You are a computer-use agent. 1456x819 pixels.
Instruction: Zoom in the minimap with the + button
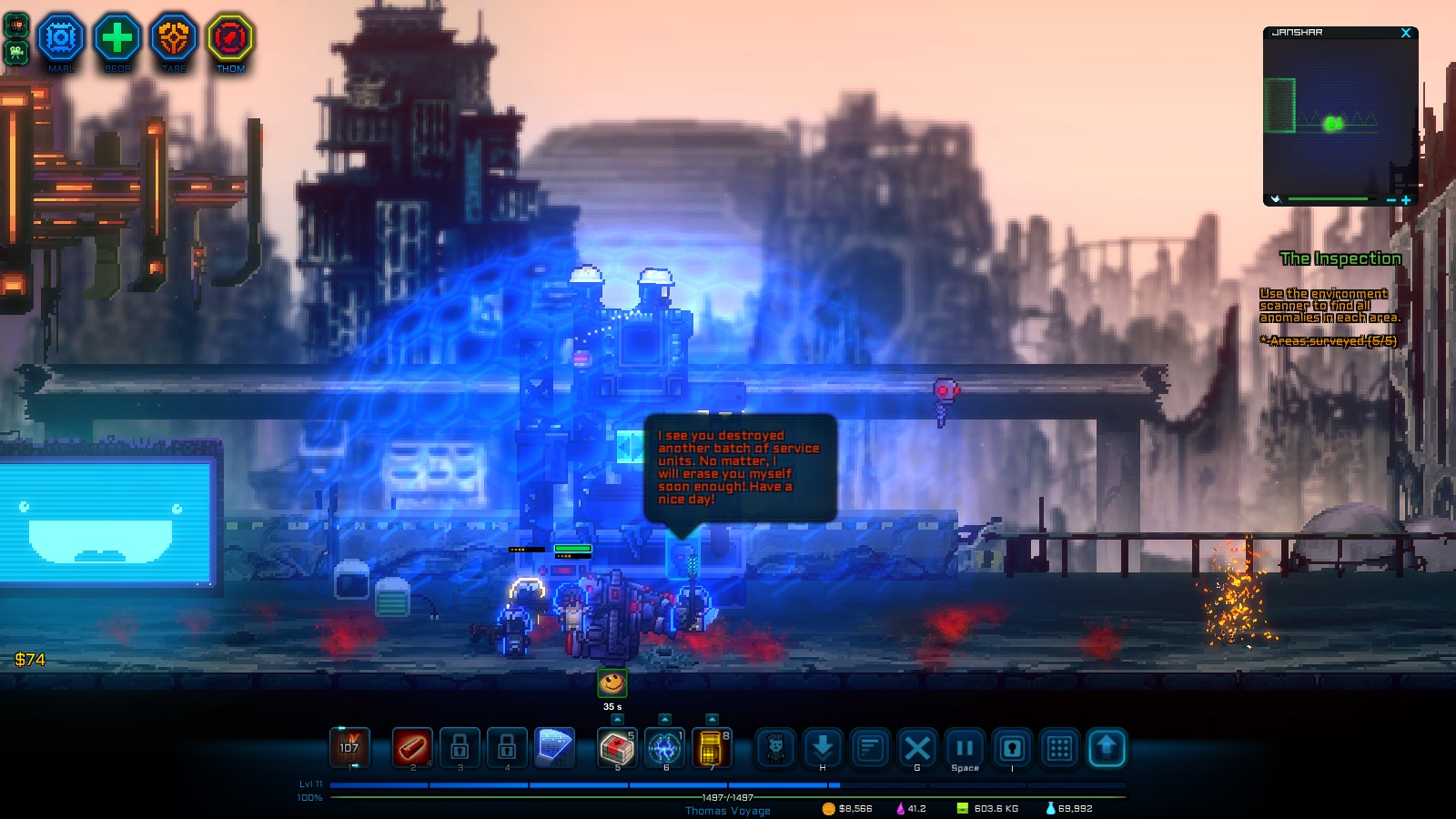click(x=1406, y=198)
